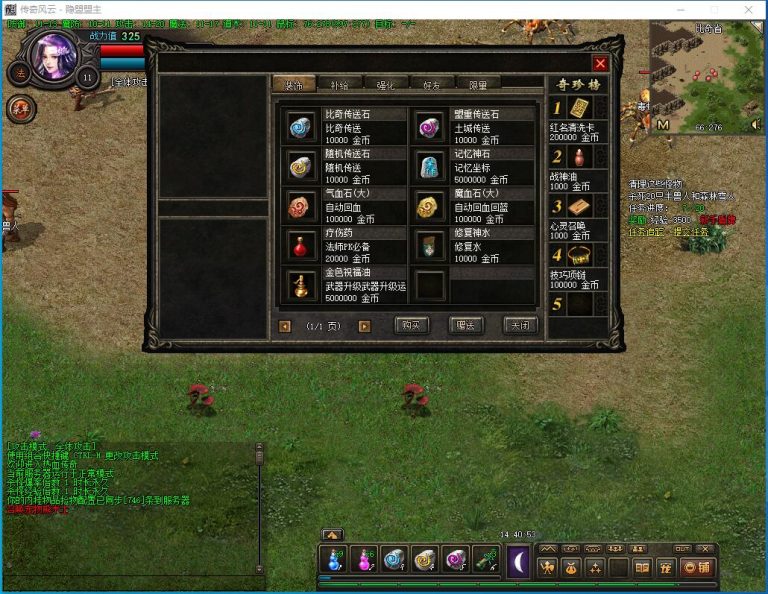Pick the 随机传送石 item
This screenshot has height=594, width=768.
[300, 165]
